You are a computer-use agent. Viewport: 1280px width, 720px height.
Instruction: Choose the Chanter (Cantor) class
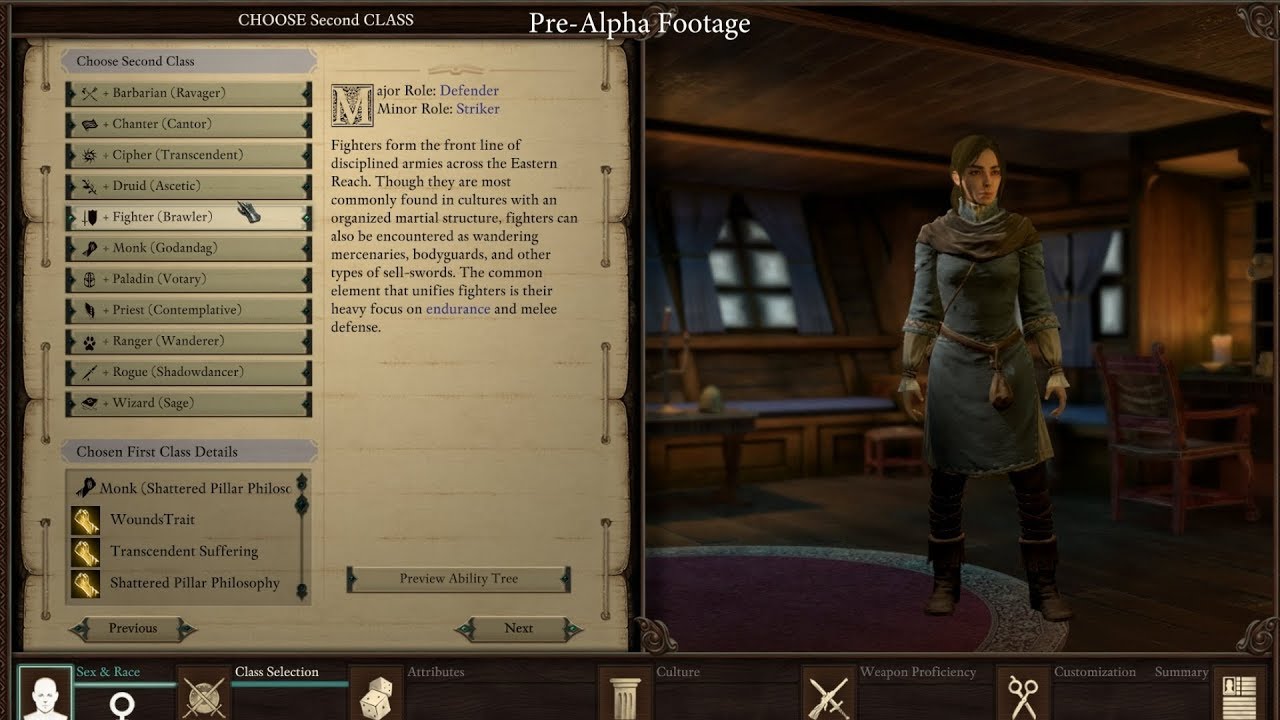[188, 124]
